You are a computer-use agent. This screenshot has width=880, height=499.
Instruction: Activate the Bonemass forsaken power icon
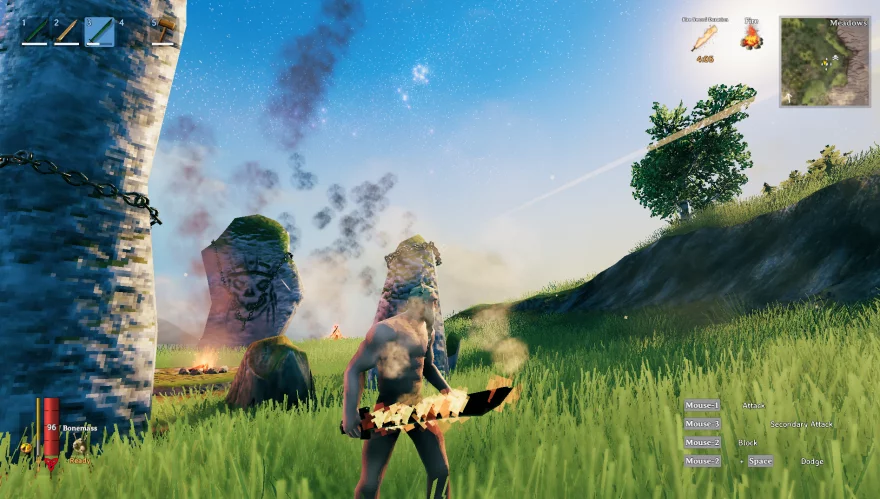point(78,446)
